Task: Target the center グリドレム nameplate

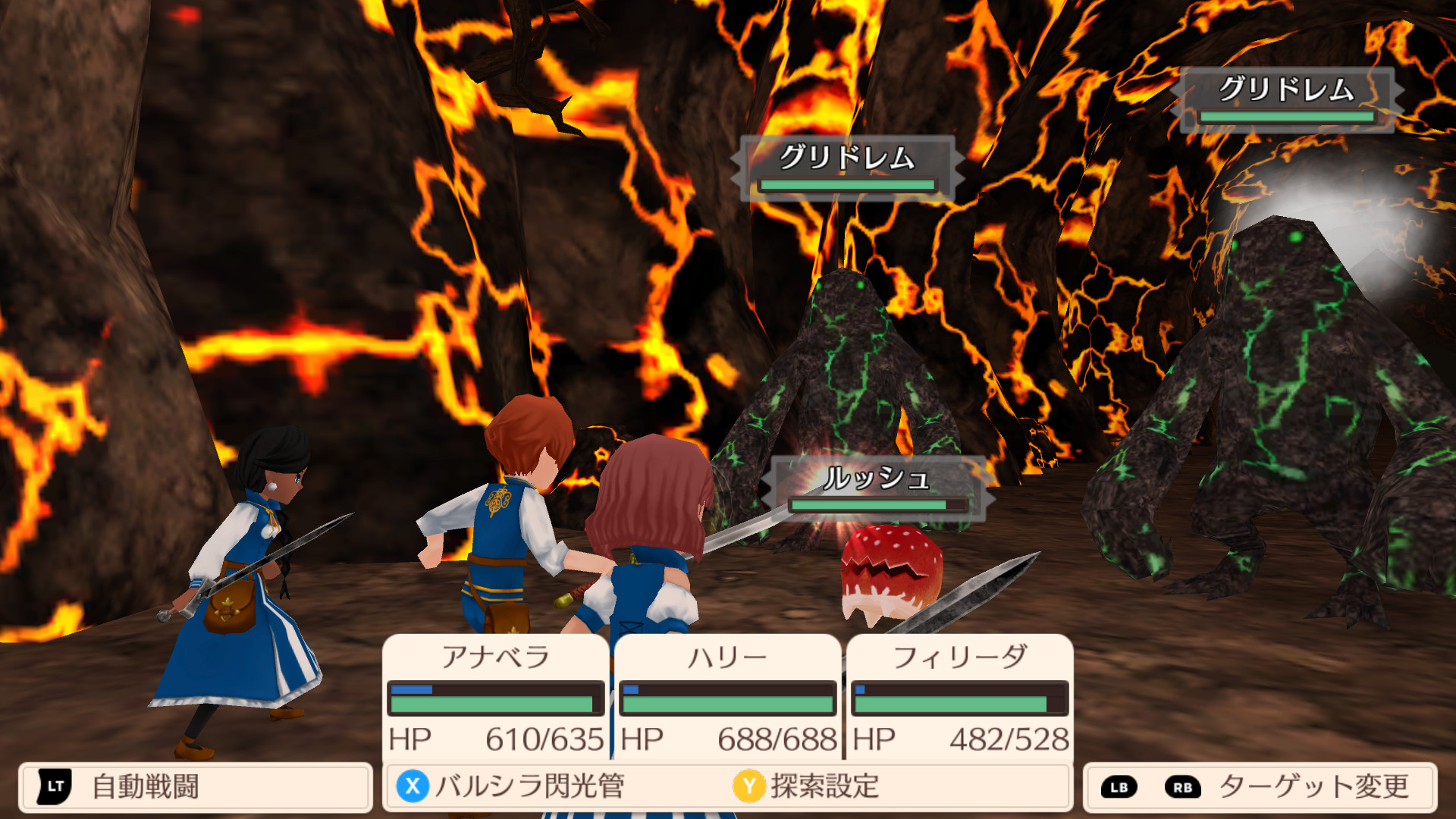Action: point(847,168)
